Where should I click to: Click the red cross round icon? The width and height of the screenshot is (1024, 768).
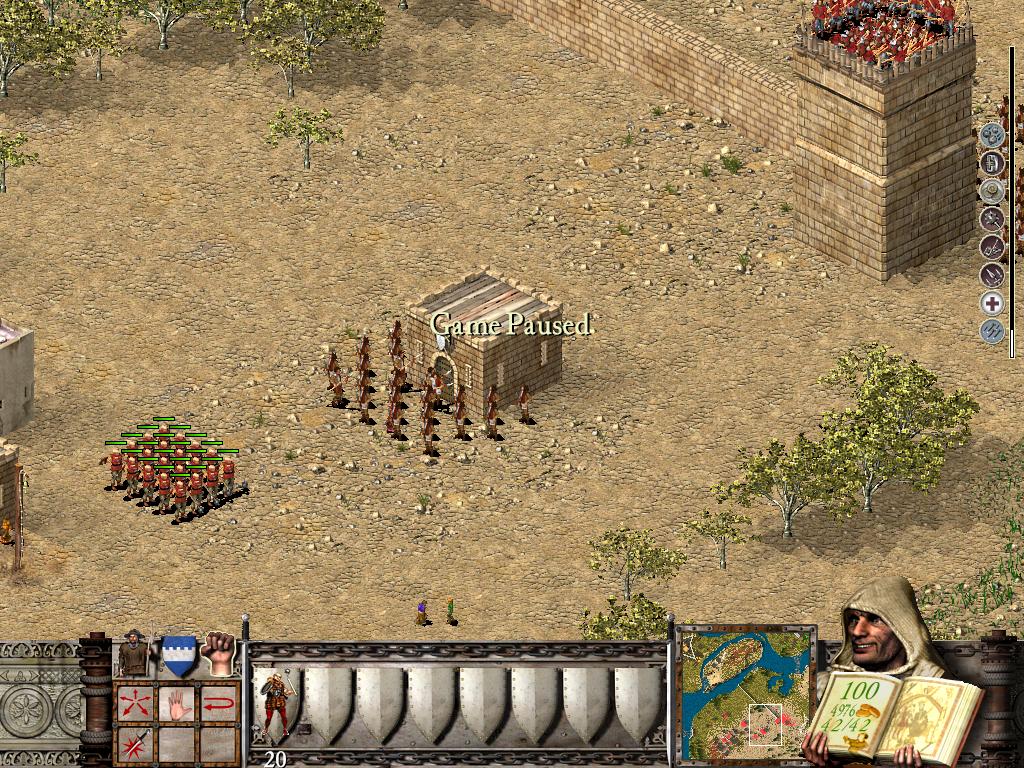[991, 303]
